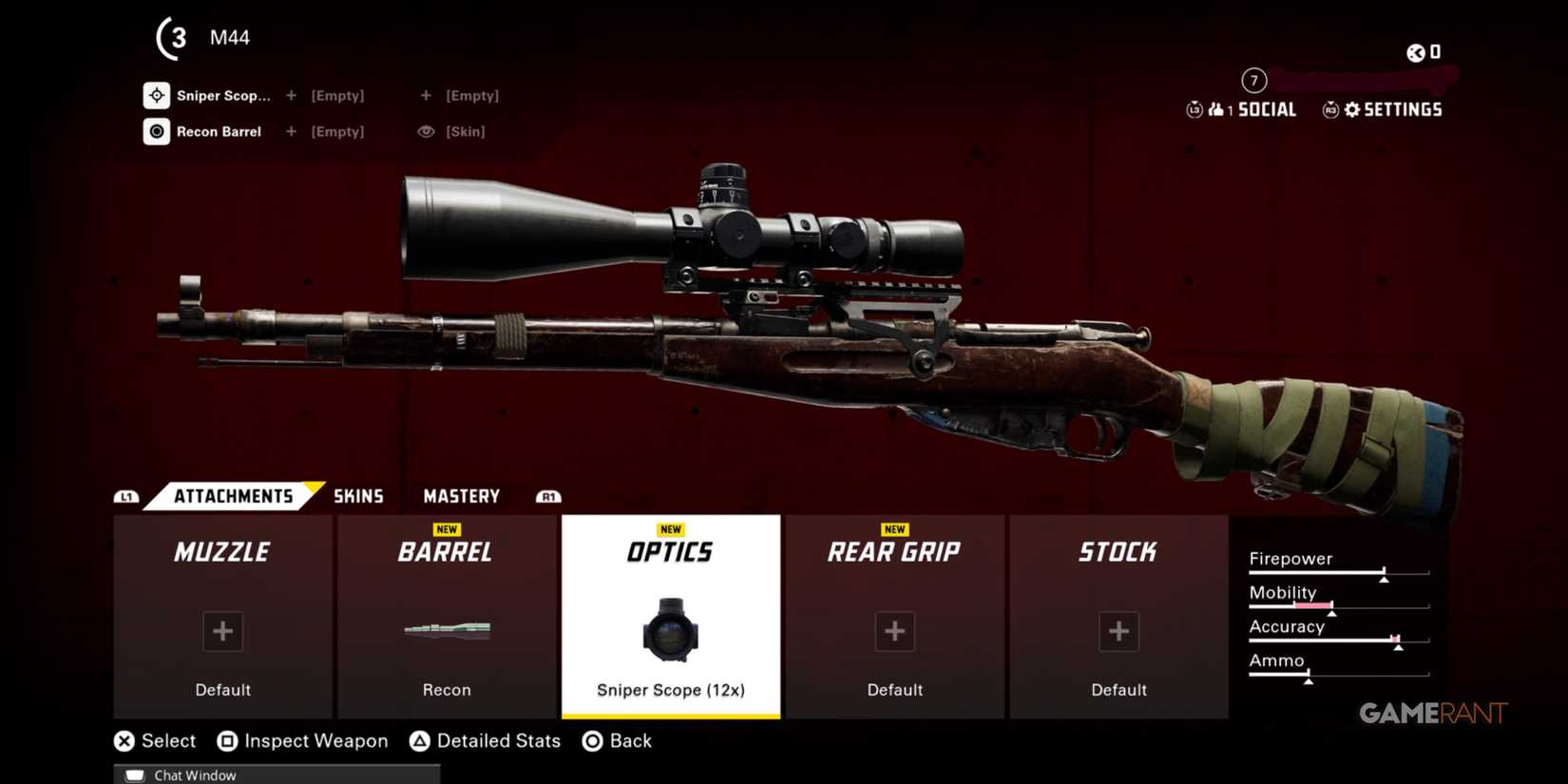Click Inspect Weapon at the bottom
Screen dimensions: 1568x784
(x=316, y=740)
